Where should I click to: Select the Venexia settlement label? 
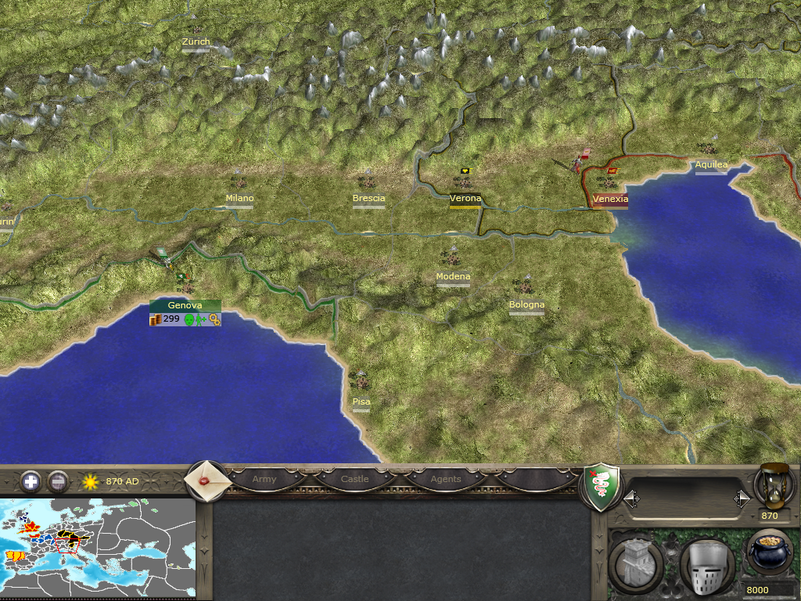(610, 199)
